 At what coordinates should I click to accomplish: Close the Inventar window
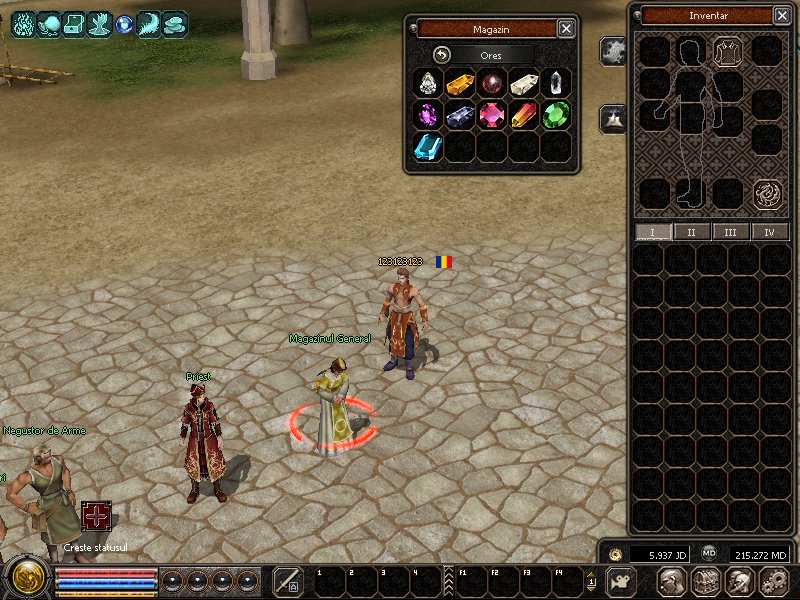(x=782, y=15)
